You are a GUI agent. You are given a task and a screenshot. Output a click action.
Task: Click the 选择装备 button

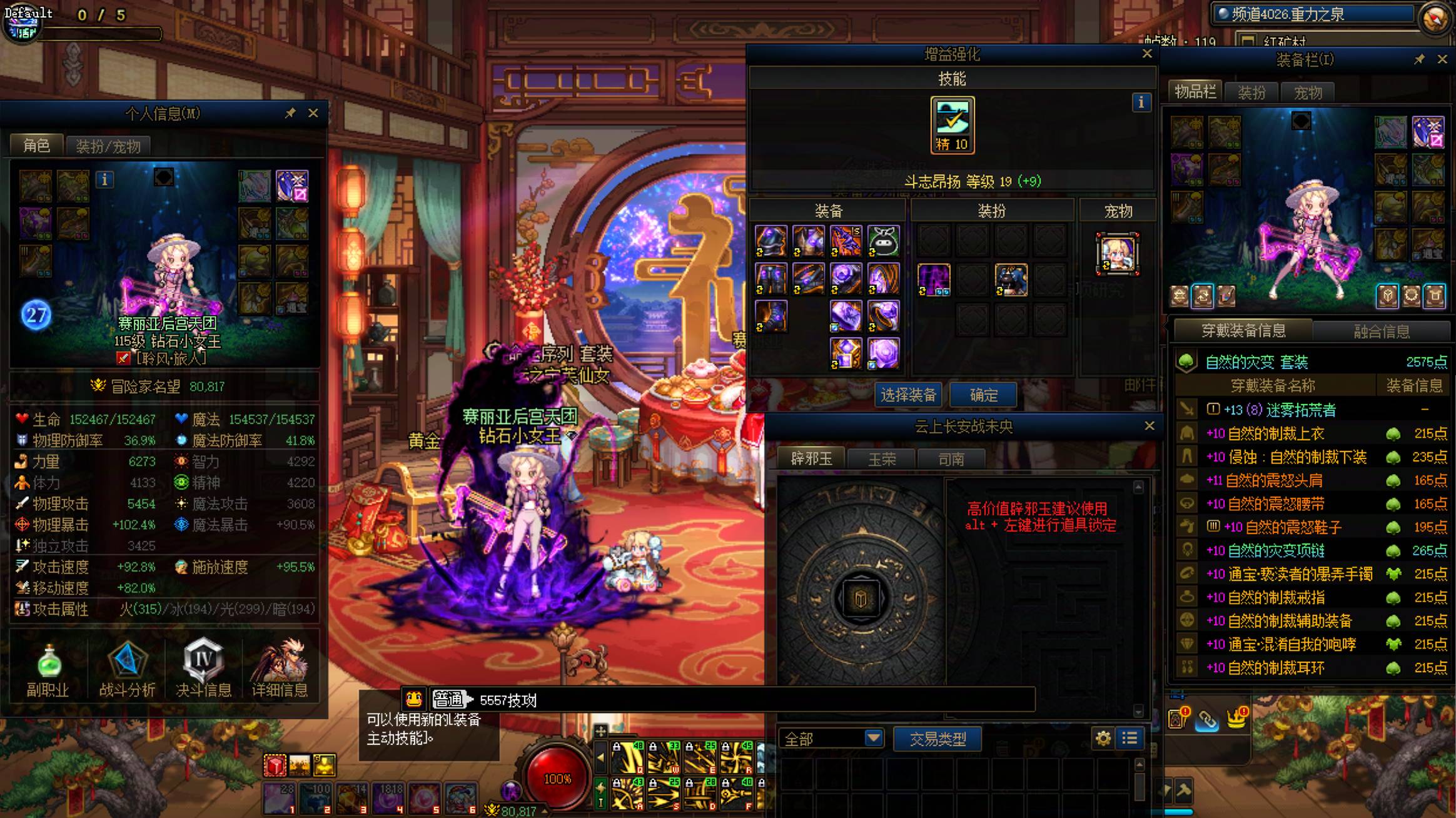[908, 395]
